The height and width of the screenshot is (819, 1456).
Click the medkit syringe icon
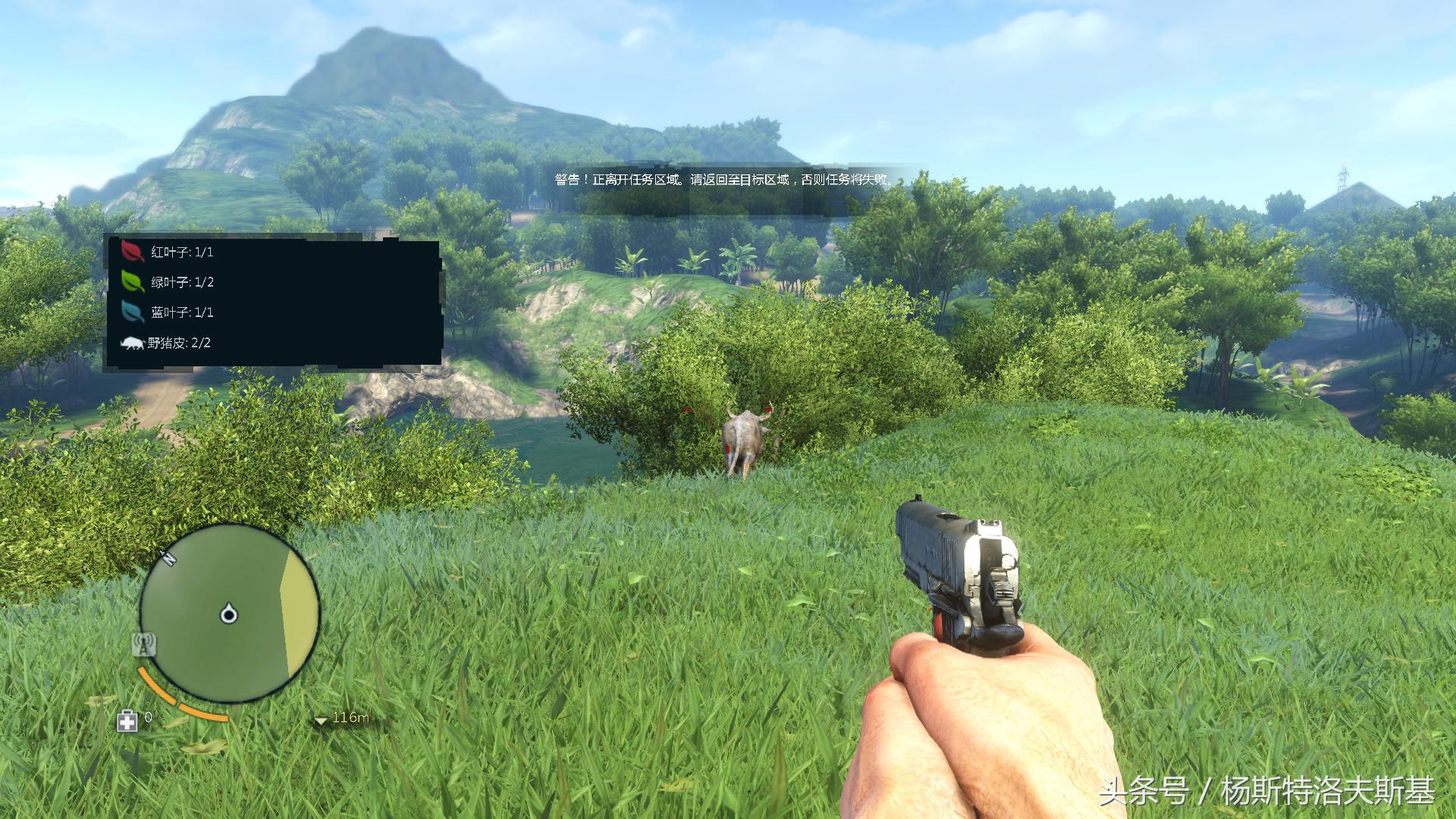point(127,720)
